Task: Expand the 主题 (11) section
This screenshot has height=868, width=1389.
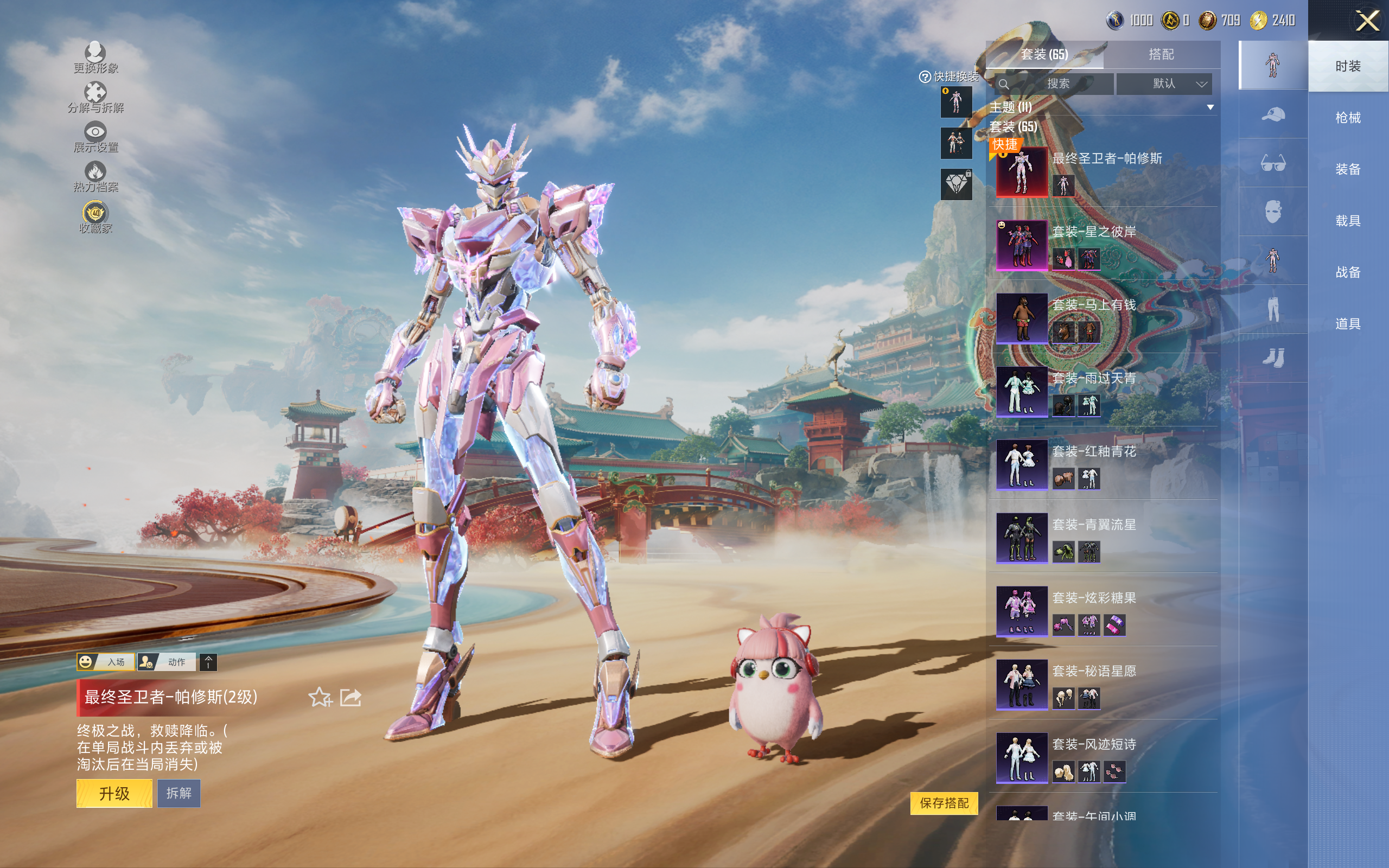Action: tap(1210, 107)
